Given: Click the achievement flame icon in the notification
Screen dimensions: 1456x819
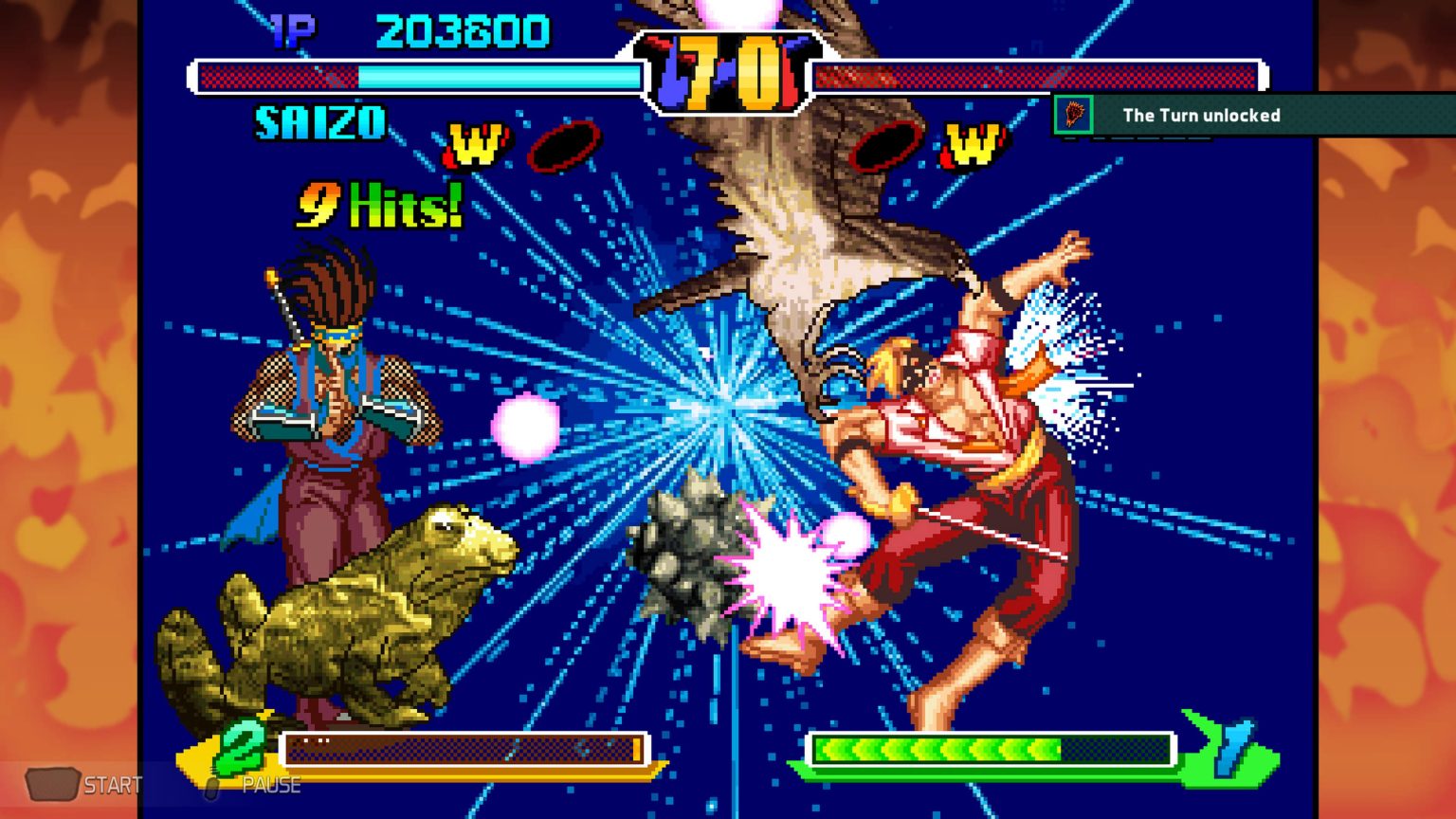Looking at the screenshot, I should pos(1072,115).
